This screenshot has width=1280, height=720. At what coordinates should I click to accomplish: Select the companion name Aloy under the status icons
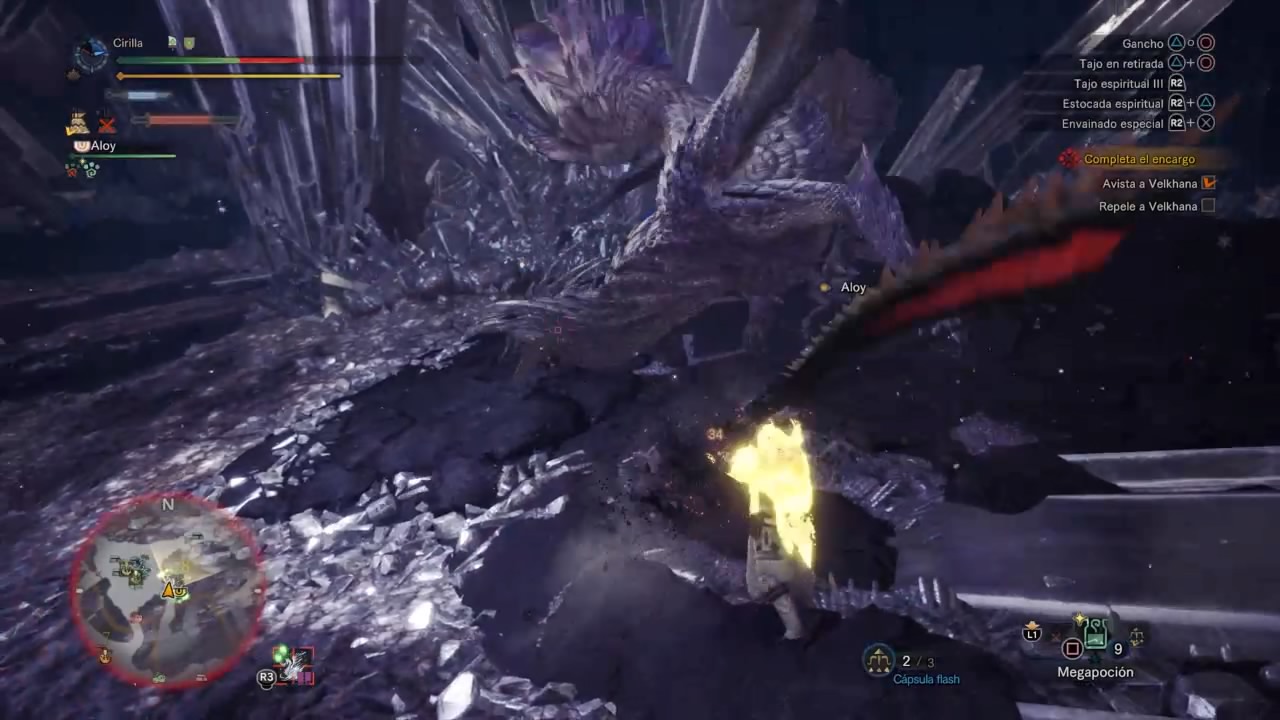tap(103, 146)
